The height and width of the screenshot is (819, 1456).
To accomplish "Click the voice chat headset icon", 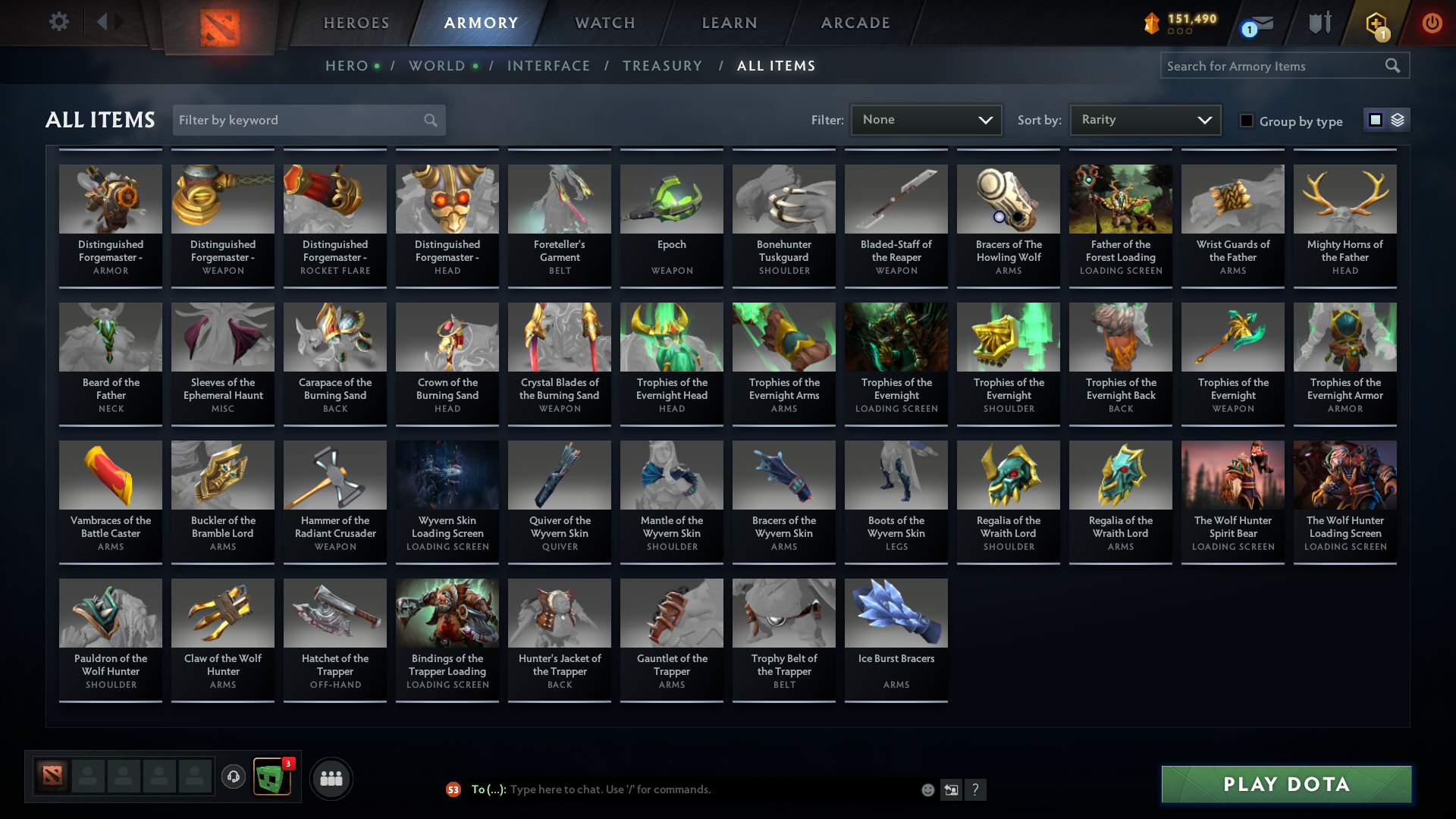I will click(x=233, y=777).
